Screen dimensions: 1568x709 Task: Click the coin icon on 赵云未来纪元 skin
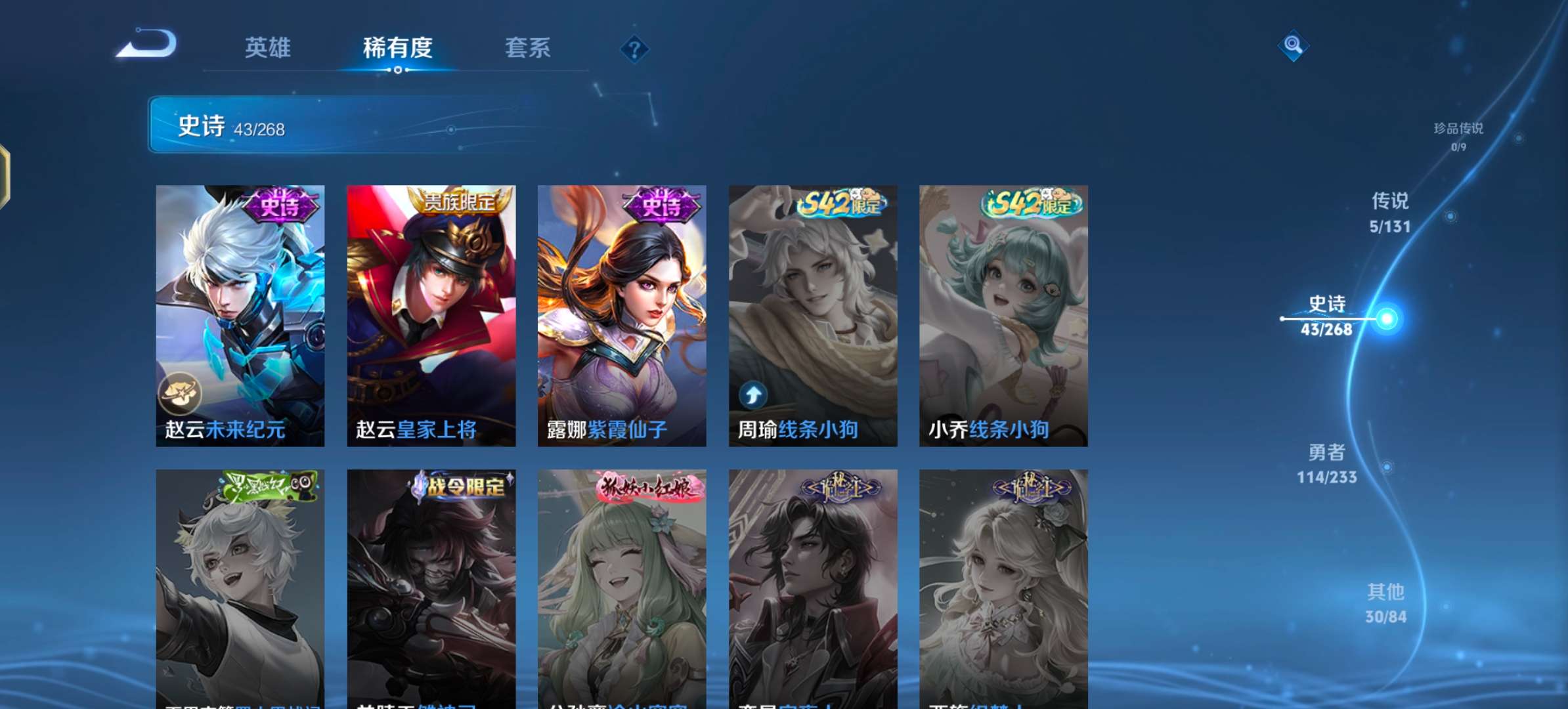(181, 393)
